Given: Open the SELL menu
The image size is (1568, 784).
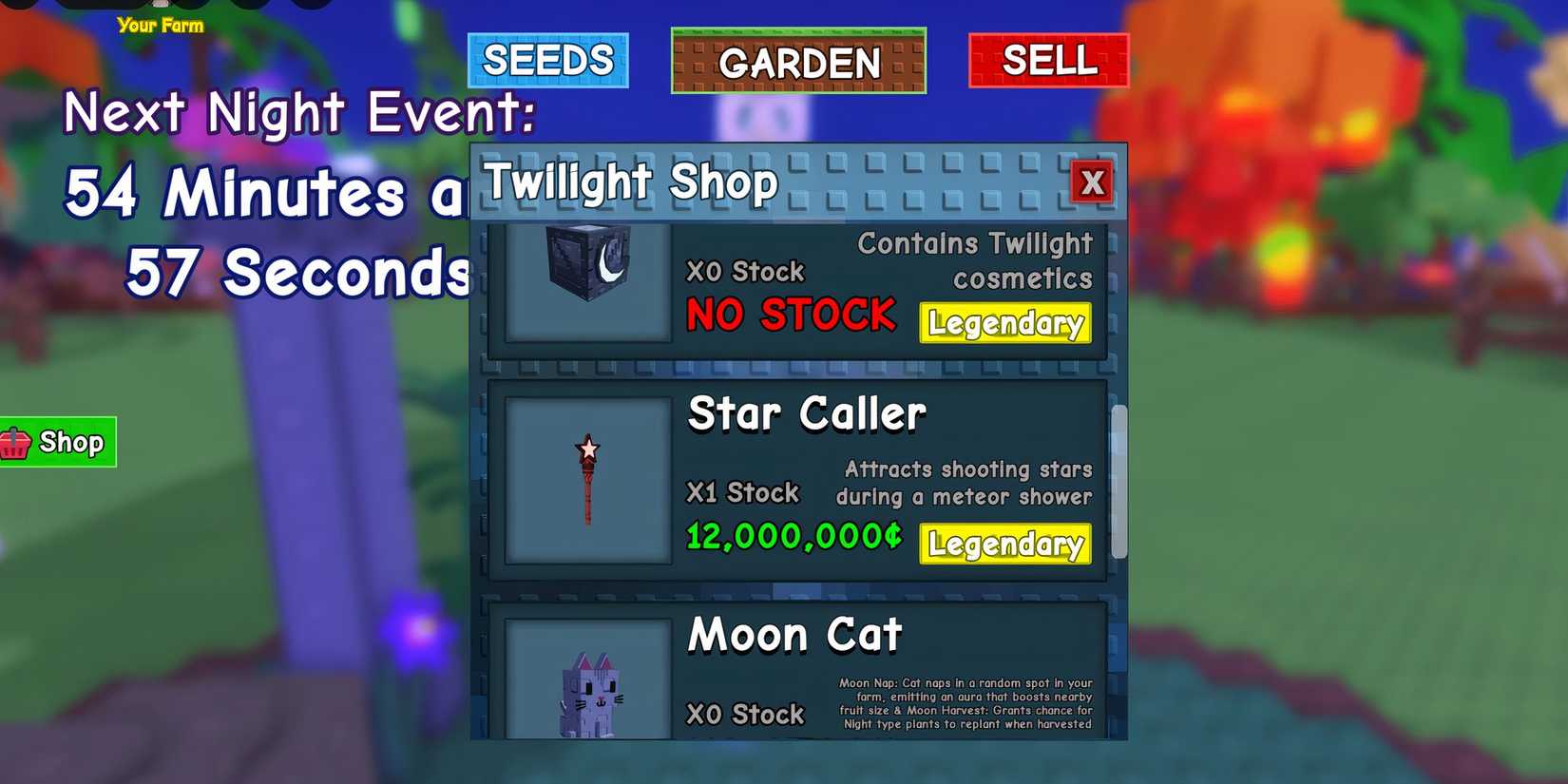Looking at the screenshot, I should coord(1048,63).
